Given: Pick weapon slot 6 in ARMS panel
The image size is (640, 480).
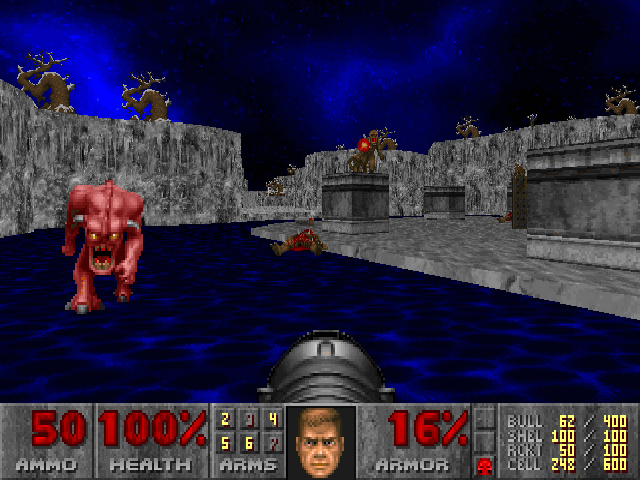Looking at the screenshot, I should pos(249,441).
